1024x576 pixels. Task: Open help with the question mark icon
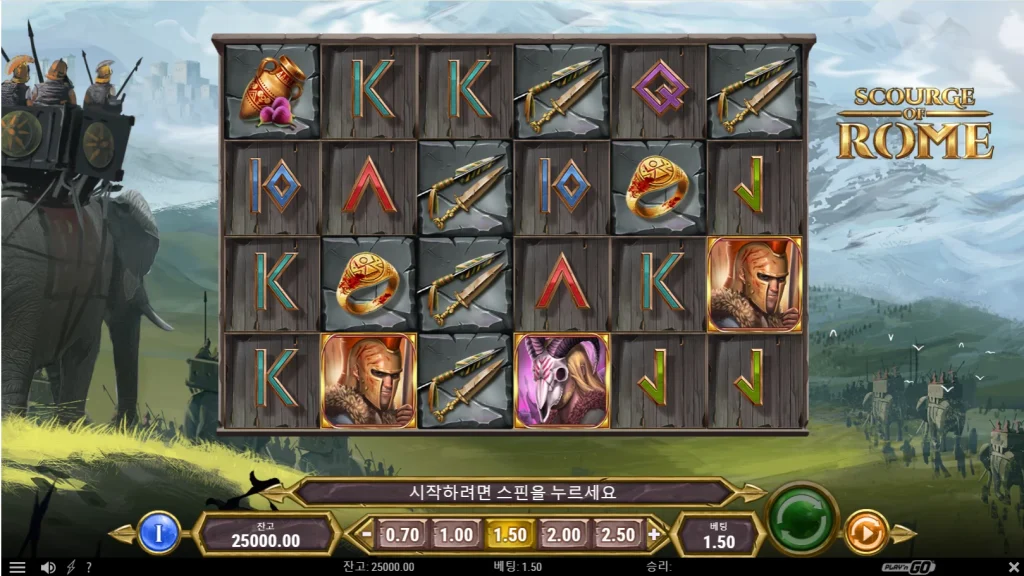pos(88,567)
